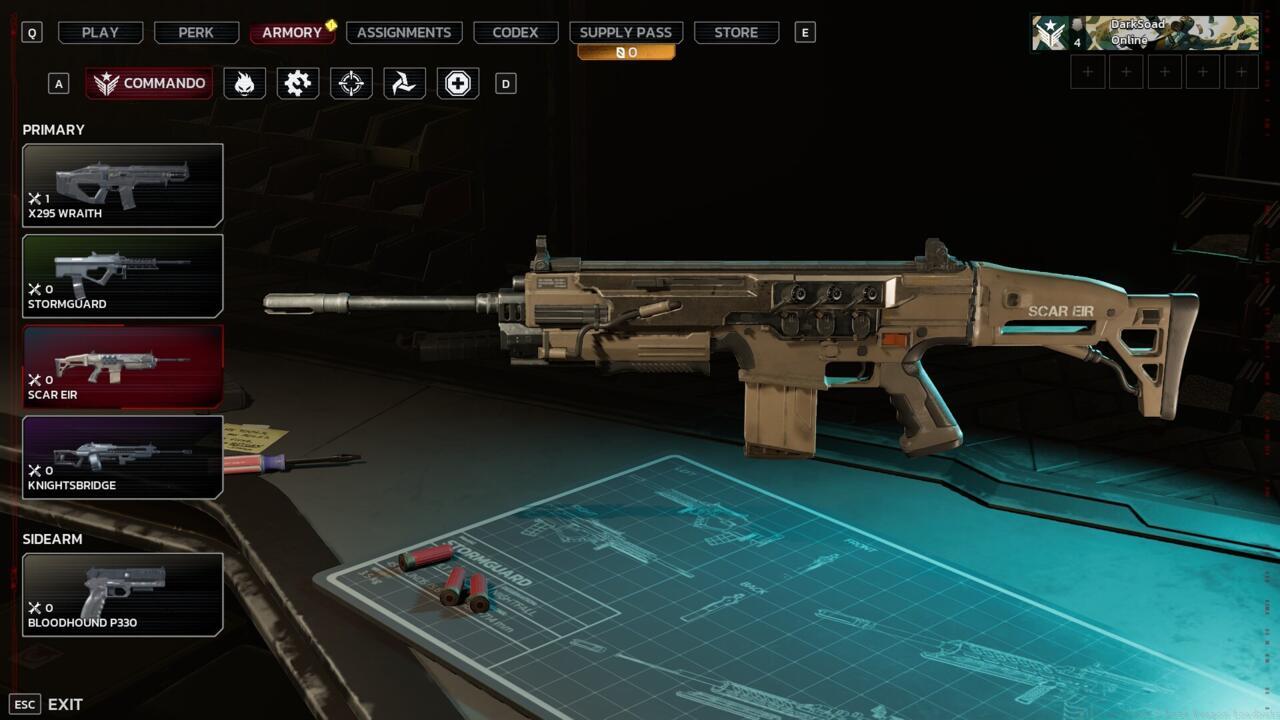Choose the flame perk class icon
Viewport: 1280px width, 720px height.
tap(244, 83)
